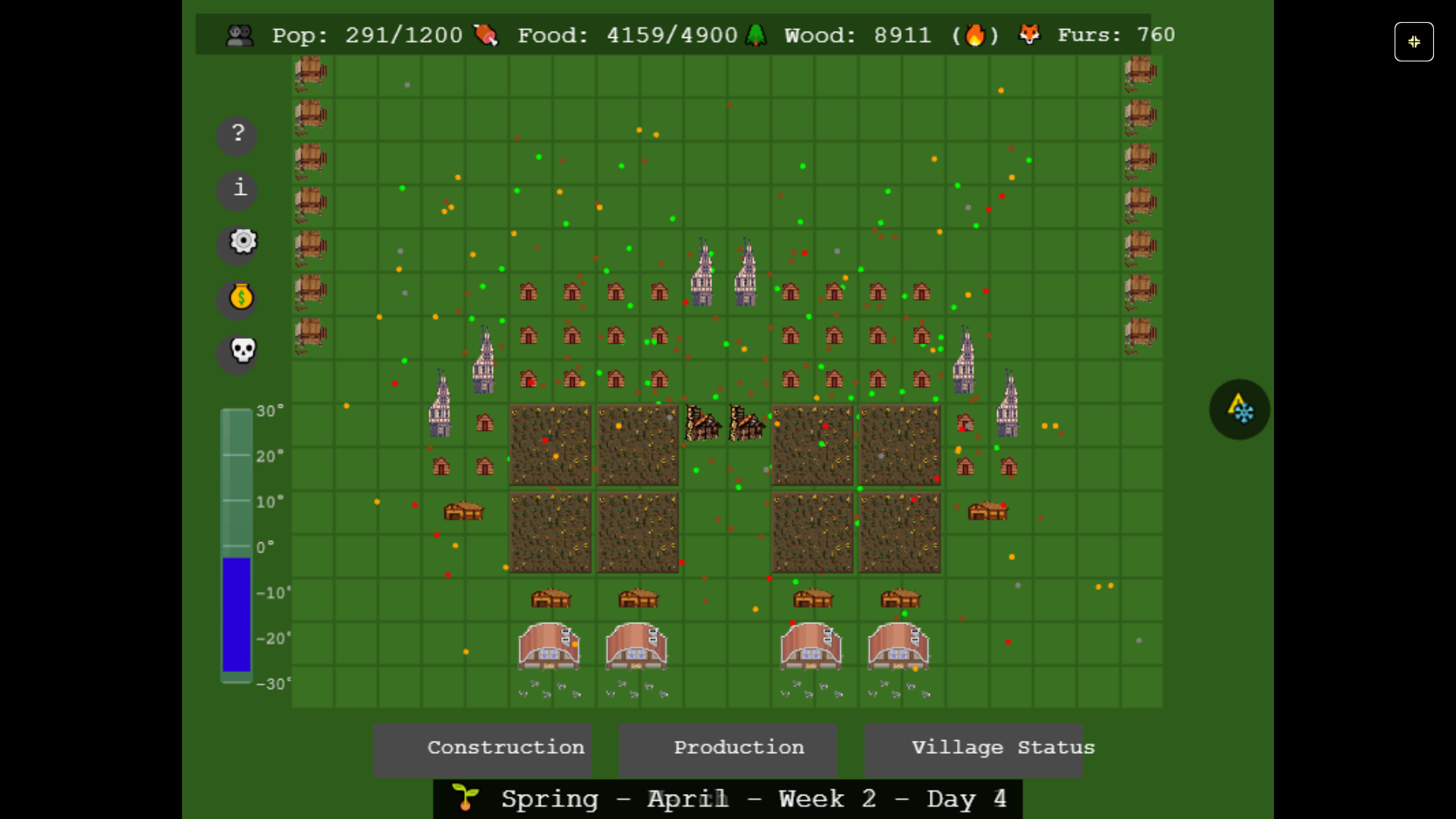Open the economy panel via the money bag icon
The height and width of the screenshot is (819, 1456).
coord(240,298)
